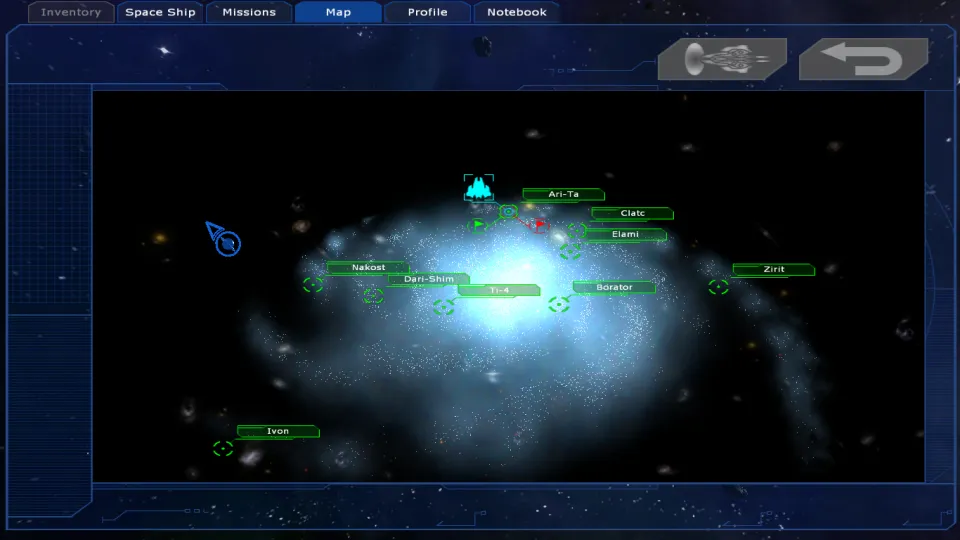Switch to the Notebook tab
This screenshot has width=960, height=540.
click(517, 13)
